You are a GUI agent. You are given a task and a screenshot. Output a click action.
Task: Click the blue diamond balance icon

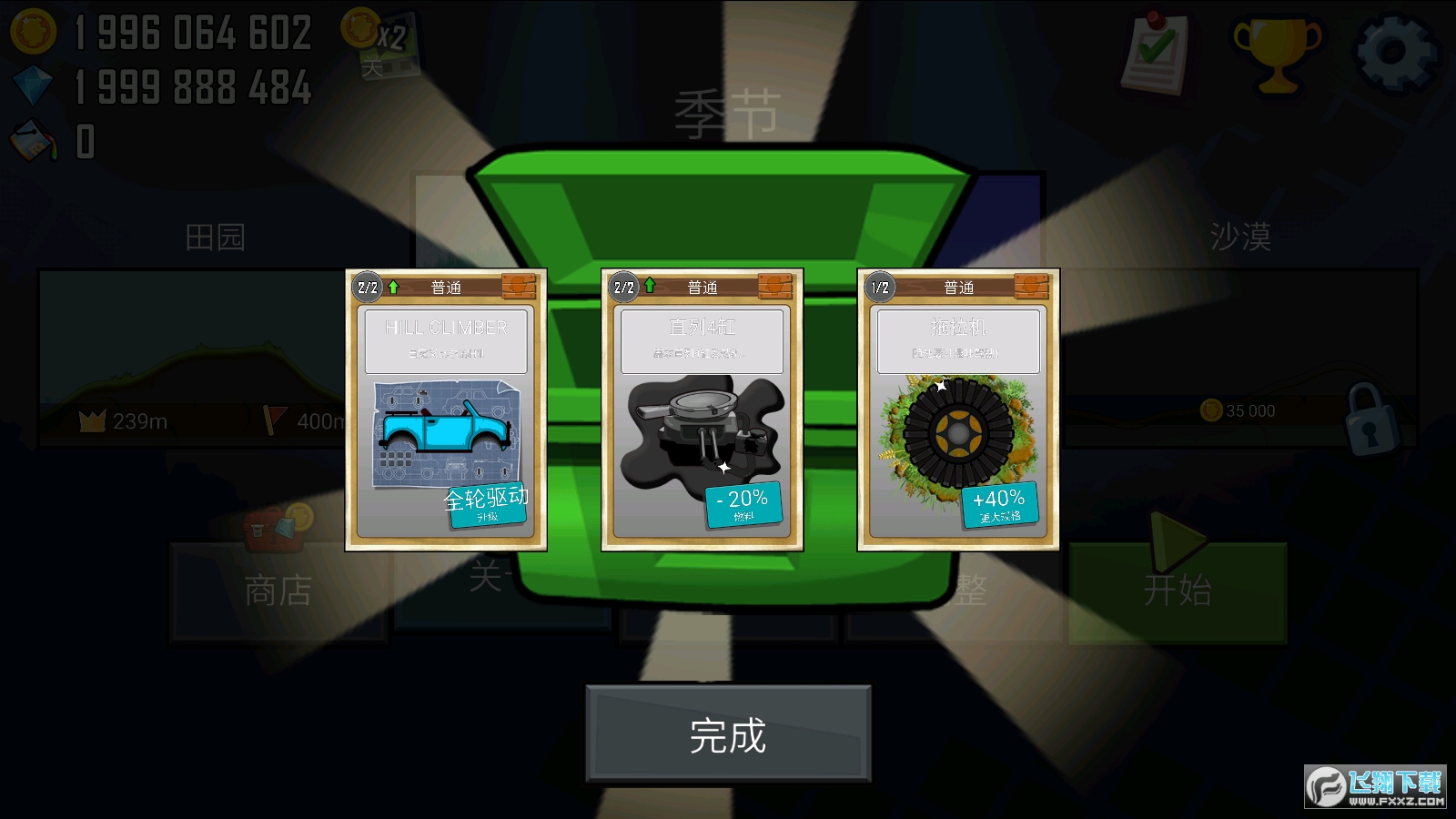(33, 86)
